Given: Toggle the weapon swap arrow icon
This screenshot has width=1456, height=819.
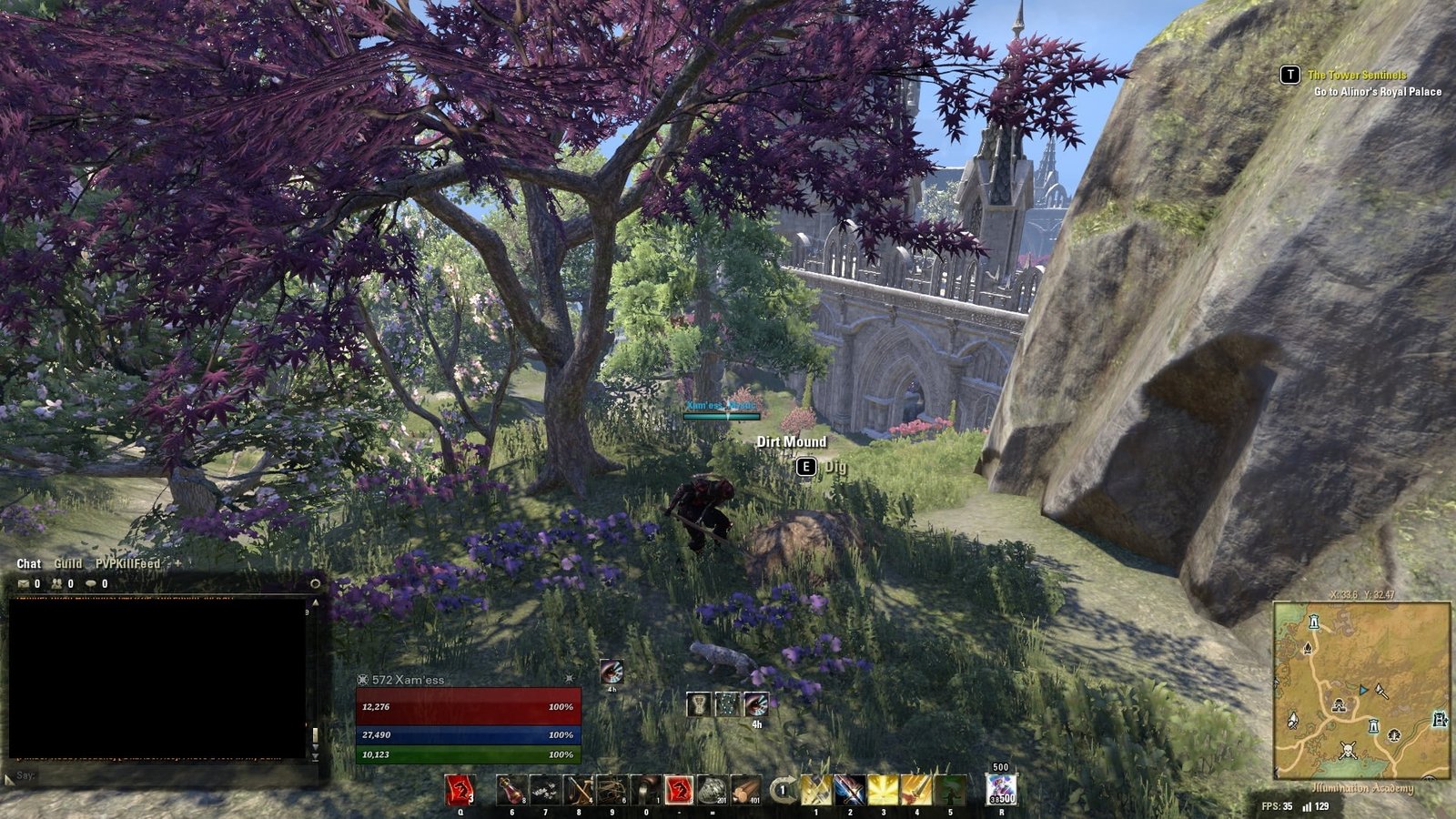Looking at the screenshot, I should pyautogui.click(x=781, y=790).
